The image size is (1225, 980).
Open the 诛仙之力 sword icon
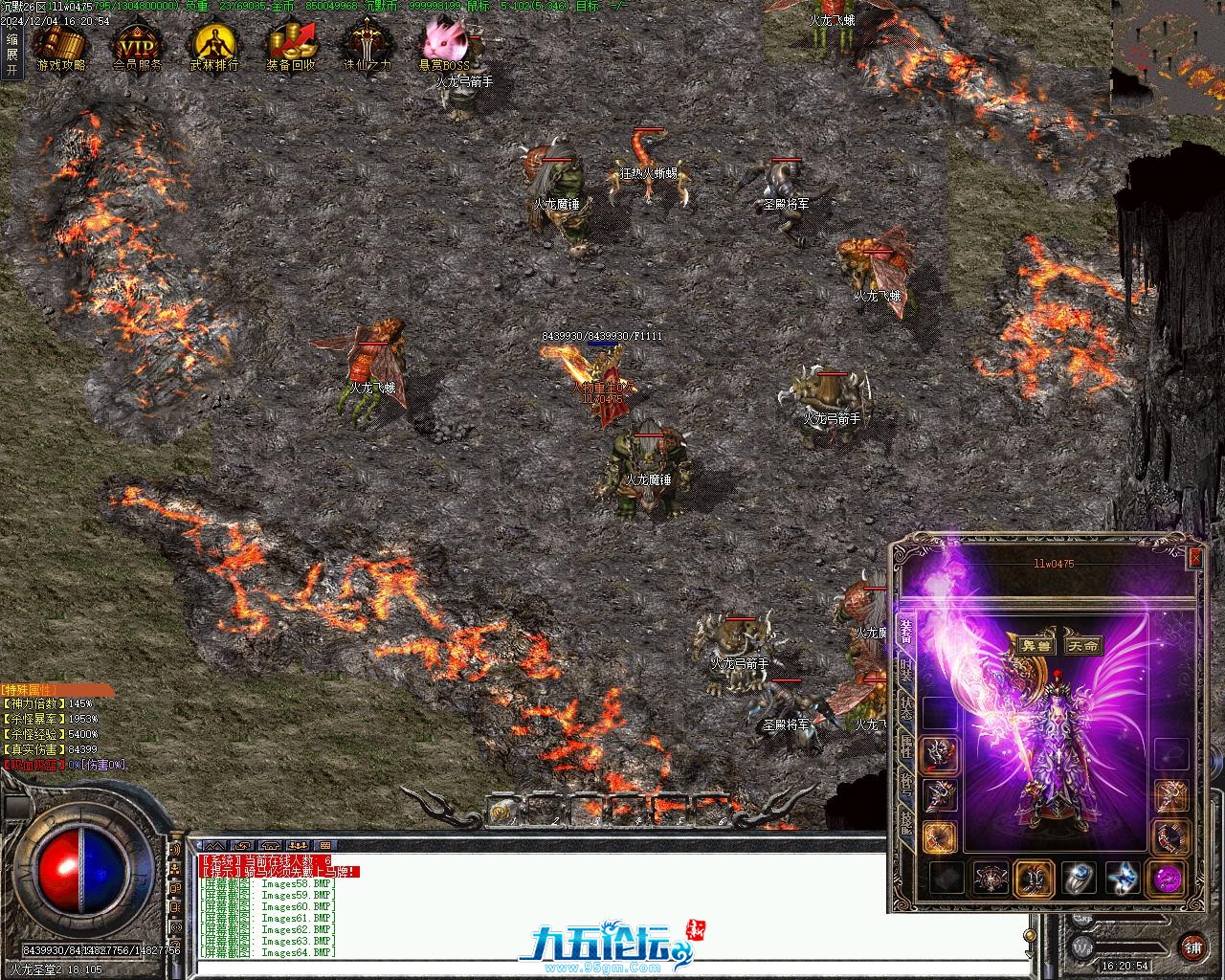(x=367, y=46)
